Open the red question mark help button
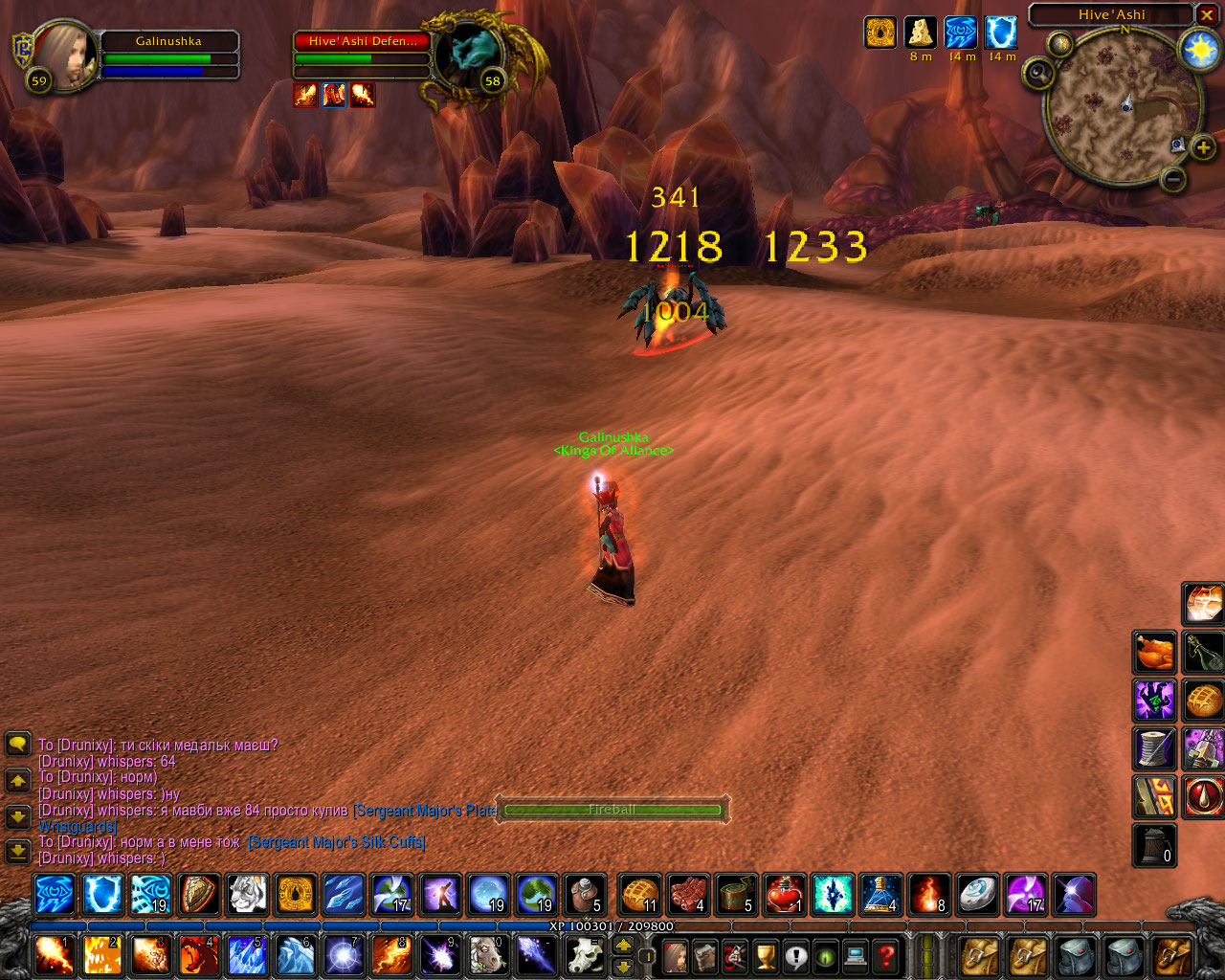This screenshot has width=1225, height=980. [887, 956]
